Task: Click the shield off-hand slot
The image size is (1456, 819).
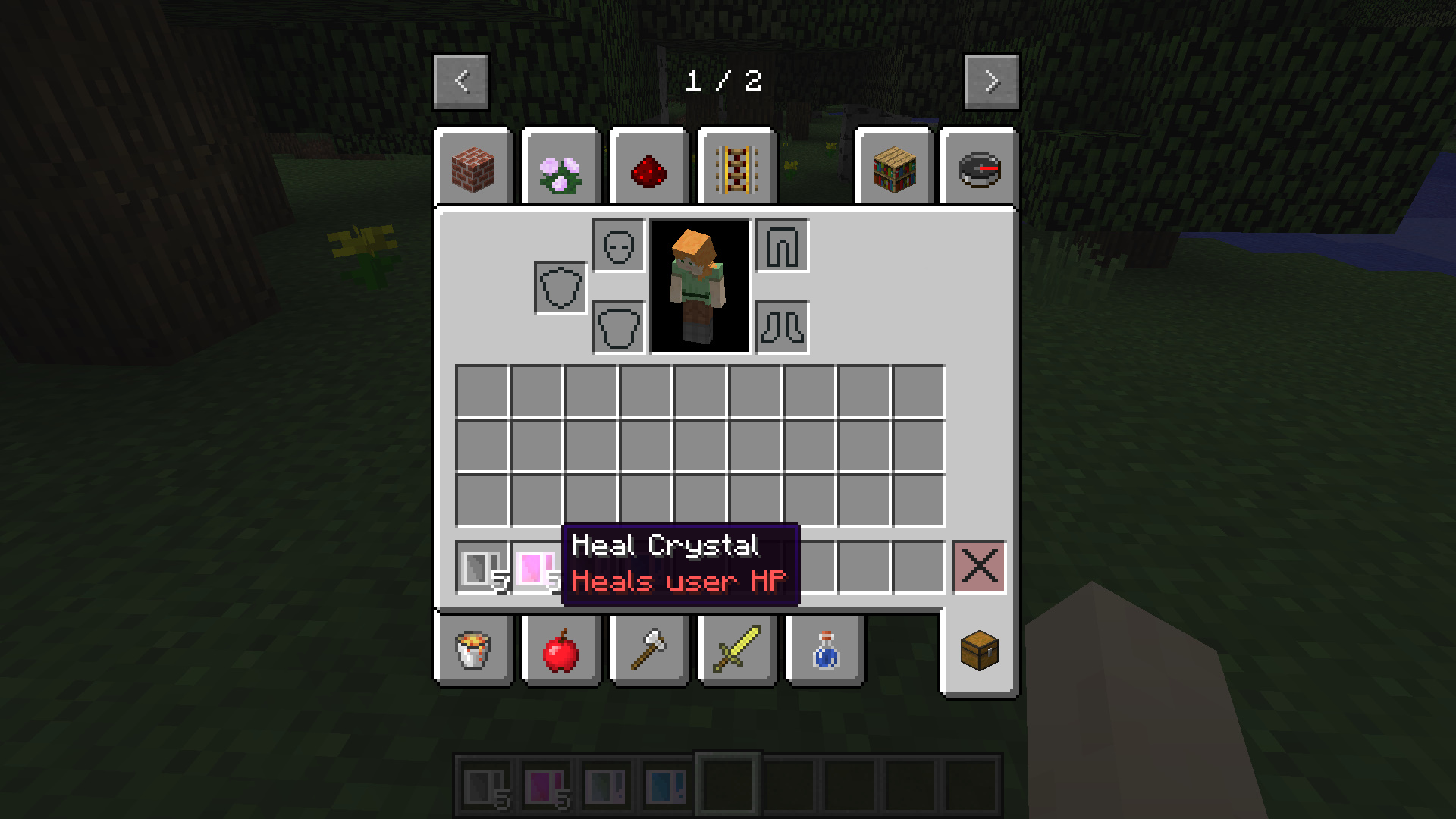Action: click(560, 288)
